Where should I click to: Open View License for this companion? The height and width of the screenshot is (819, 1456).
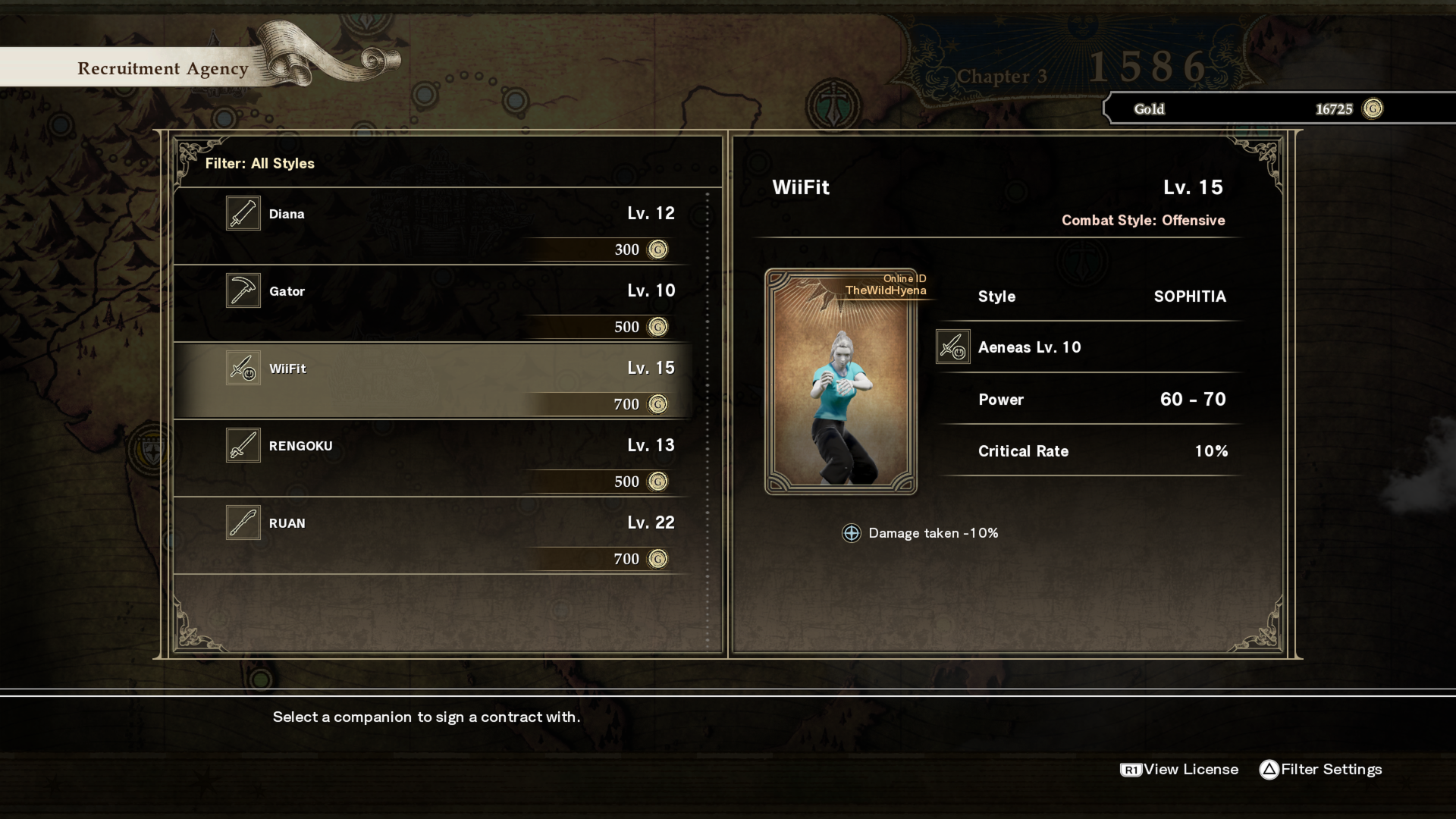click(1179, 770)
